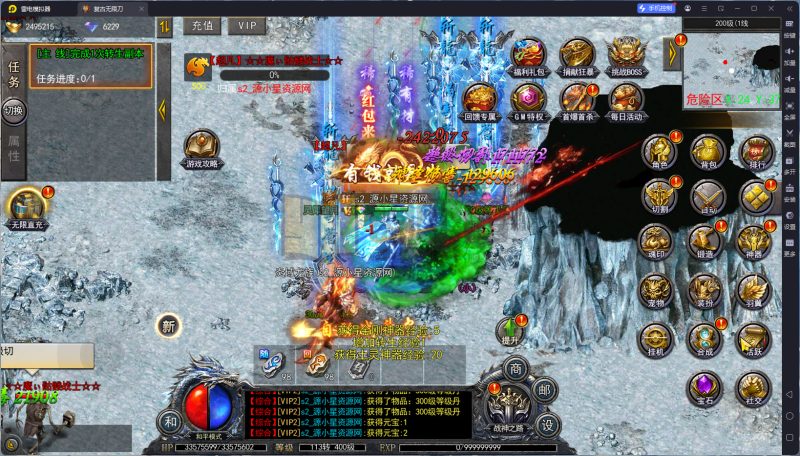Open the 合成 synthesis menu

(x=707, y=338)
